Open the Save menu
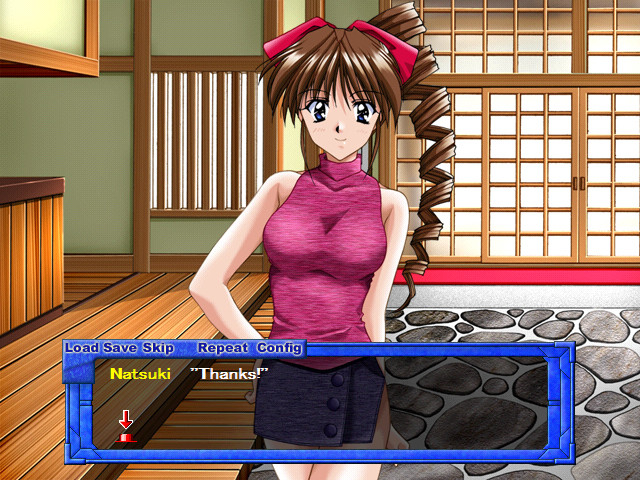Screen dimensions: 640x480 coord(119,348)
